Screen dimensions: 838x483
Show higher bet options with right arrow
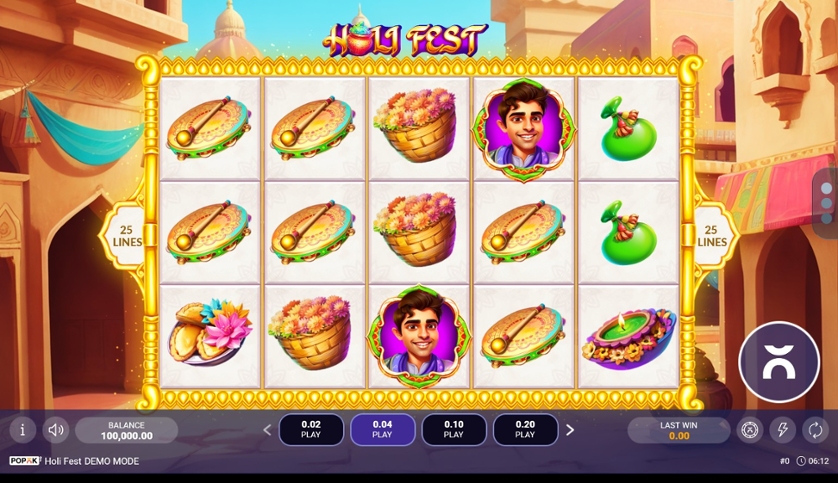click(570, 430)
